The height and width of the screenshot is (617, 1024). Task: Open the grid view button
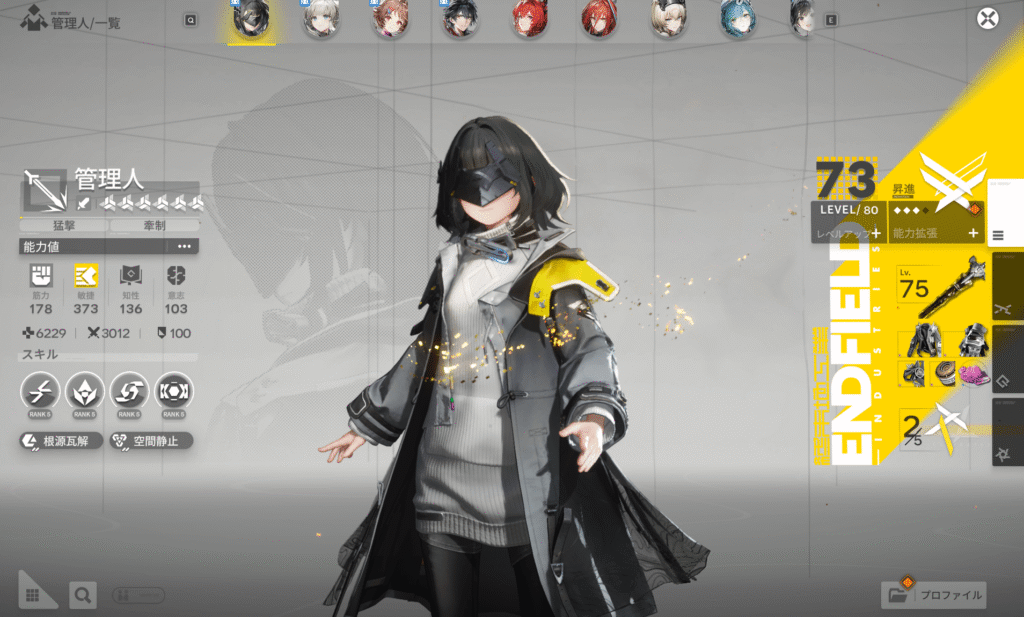tap(33, 595)
